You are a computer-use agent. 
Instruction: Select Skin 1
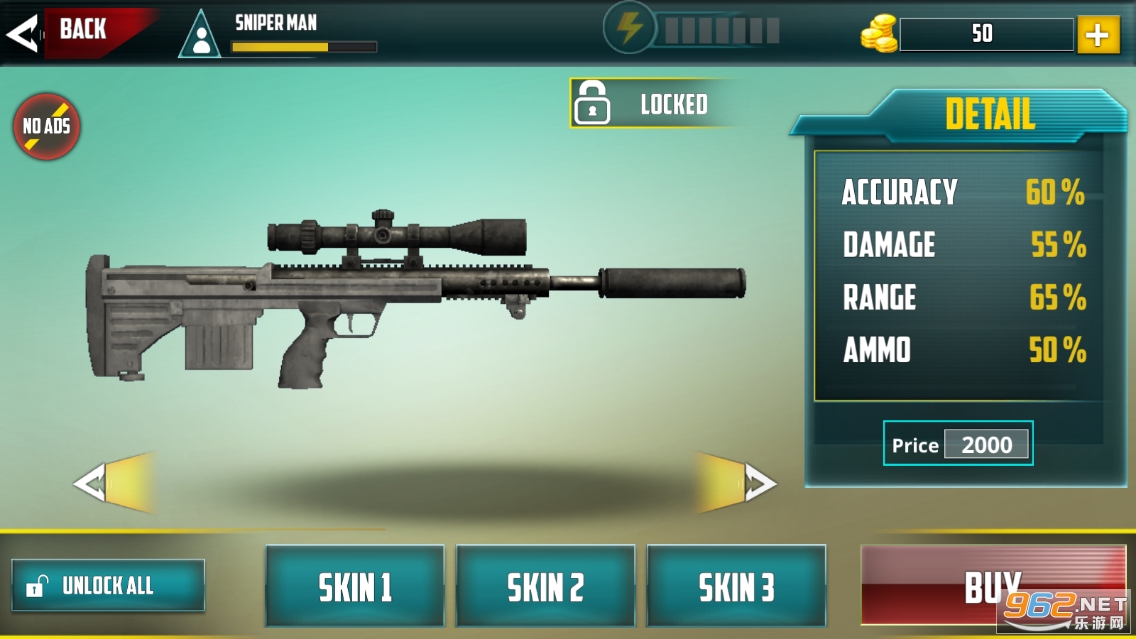[x=355, y=587]
